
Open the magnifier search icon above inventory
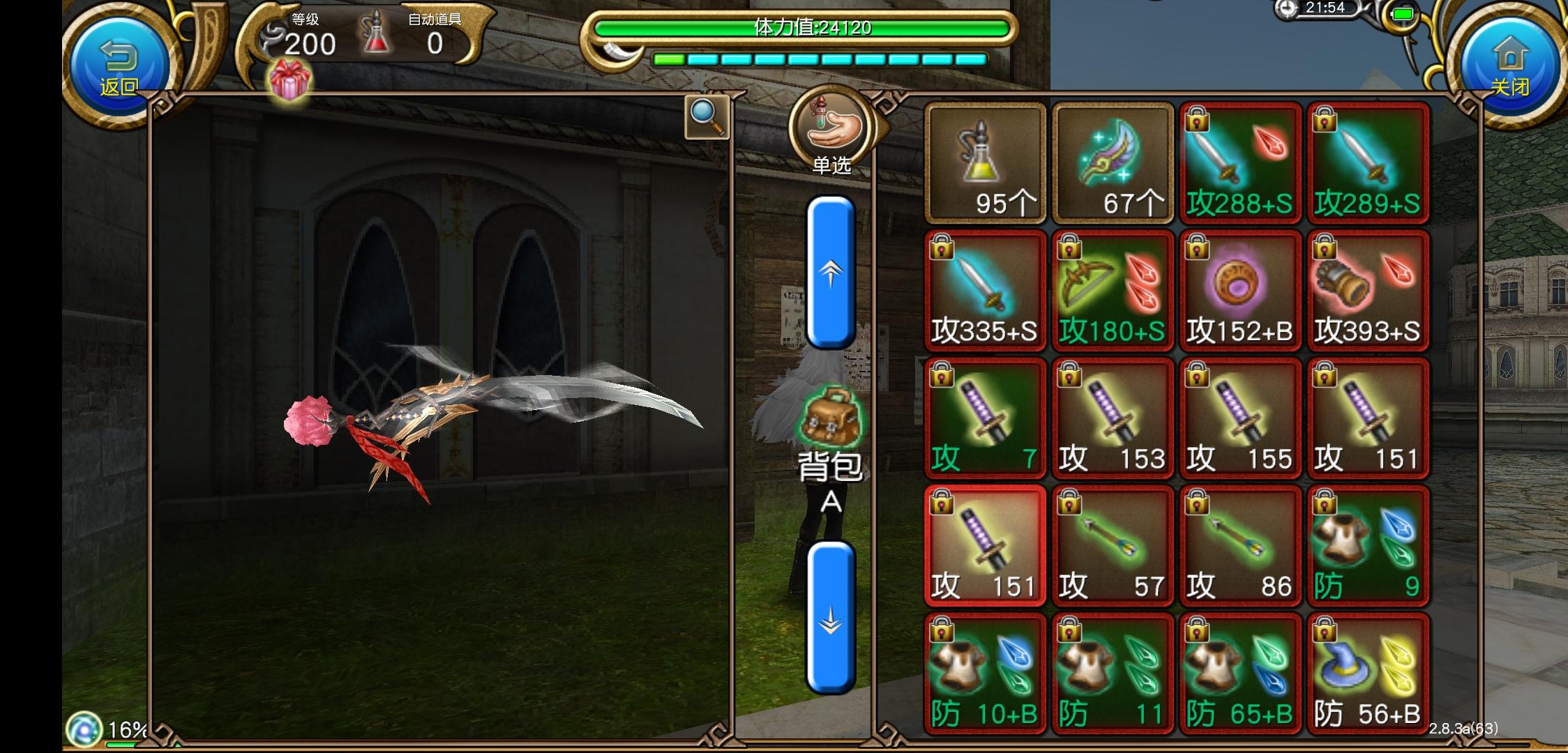705,117
